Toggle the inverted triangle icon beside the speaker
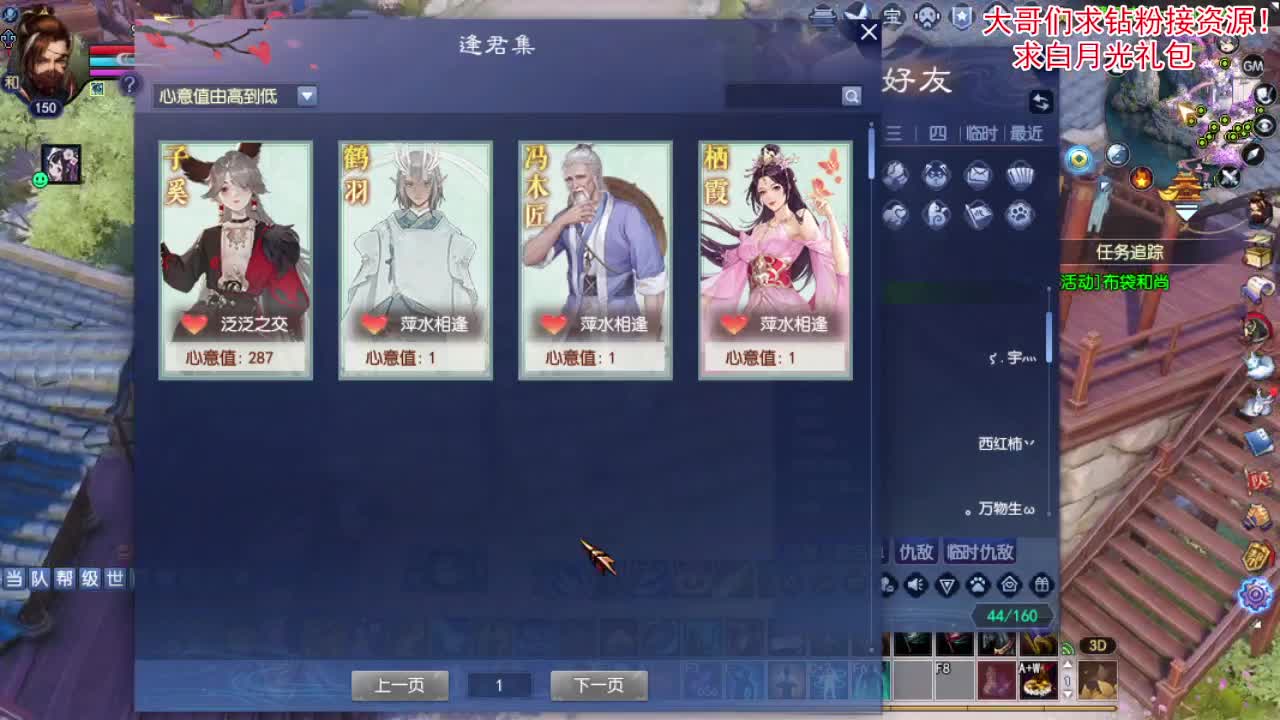 click(x=947, y=585)
